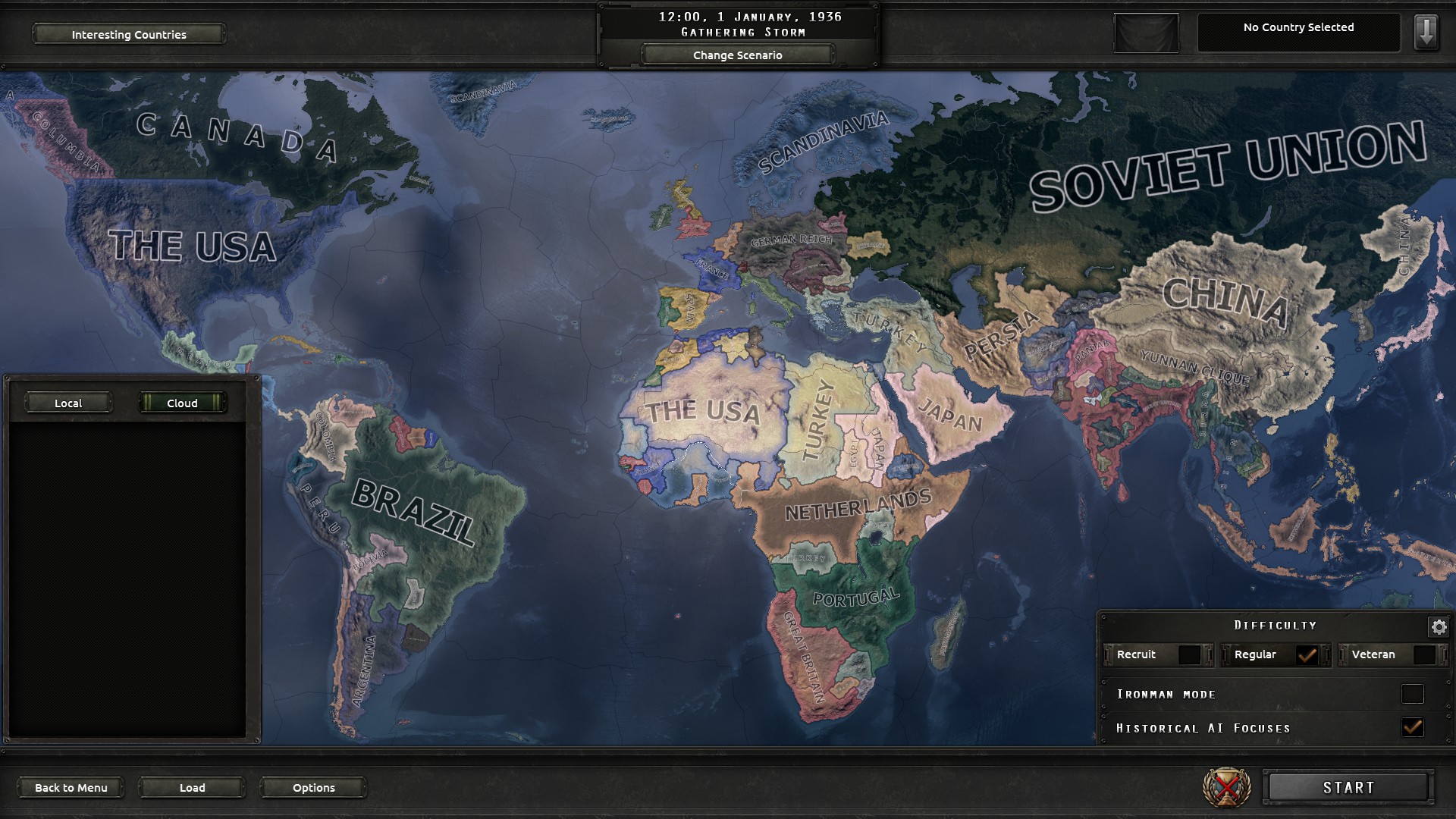
Task: Switch to the Cloud saves tab
Action: pyautogui.click(x=181, y=403)
